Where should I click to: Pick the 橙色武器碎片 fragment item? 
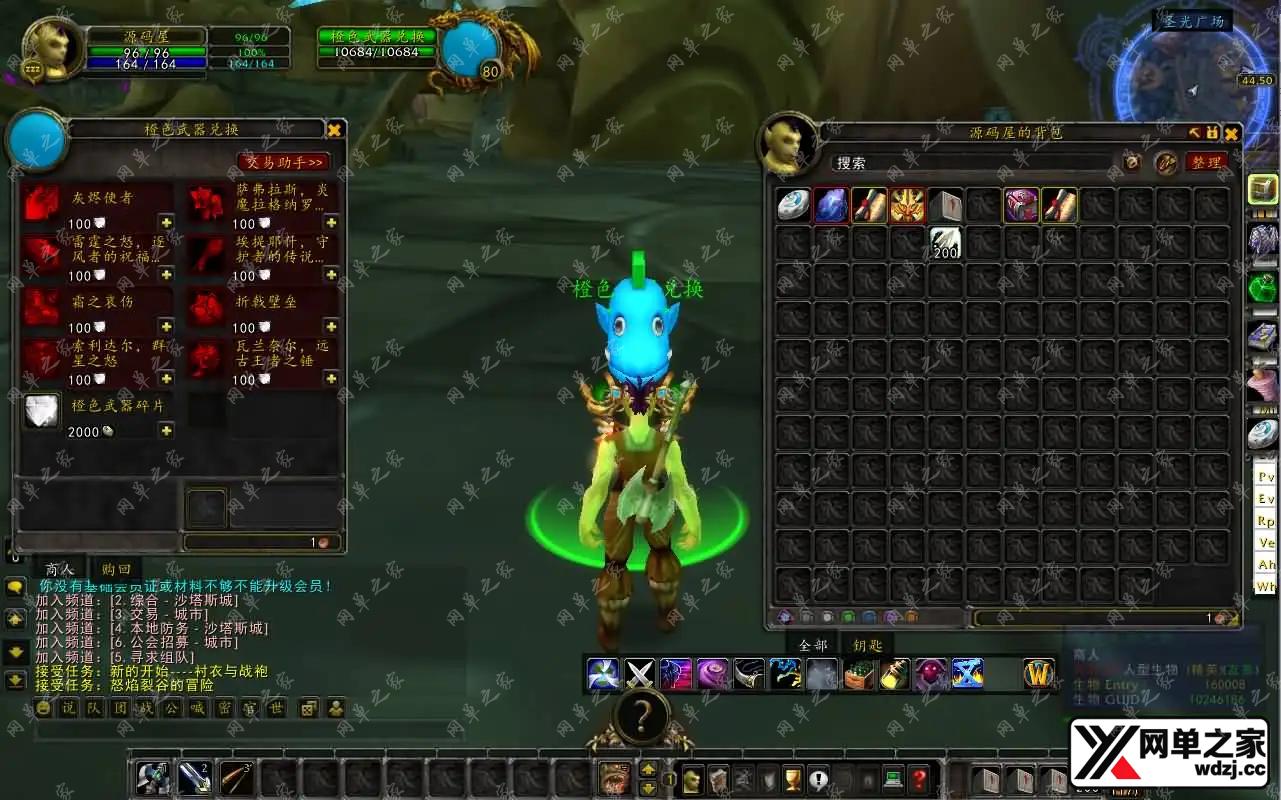[42, 411]
